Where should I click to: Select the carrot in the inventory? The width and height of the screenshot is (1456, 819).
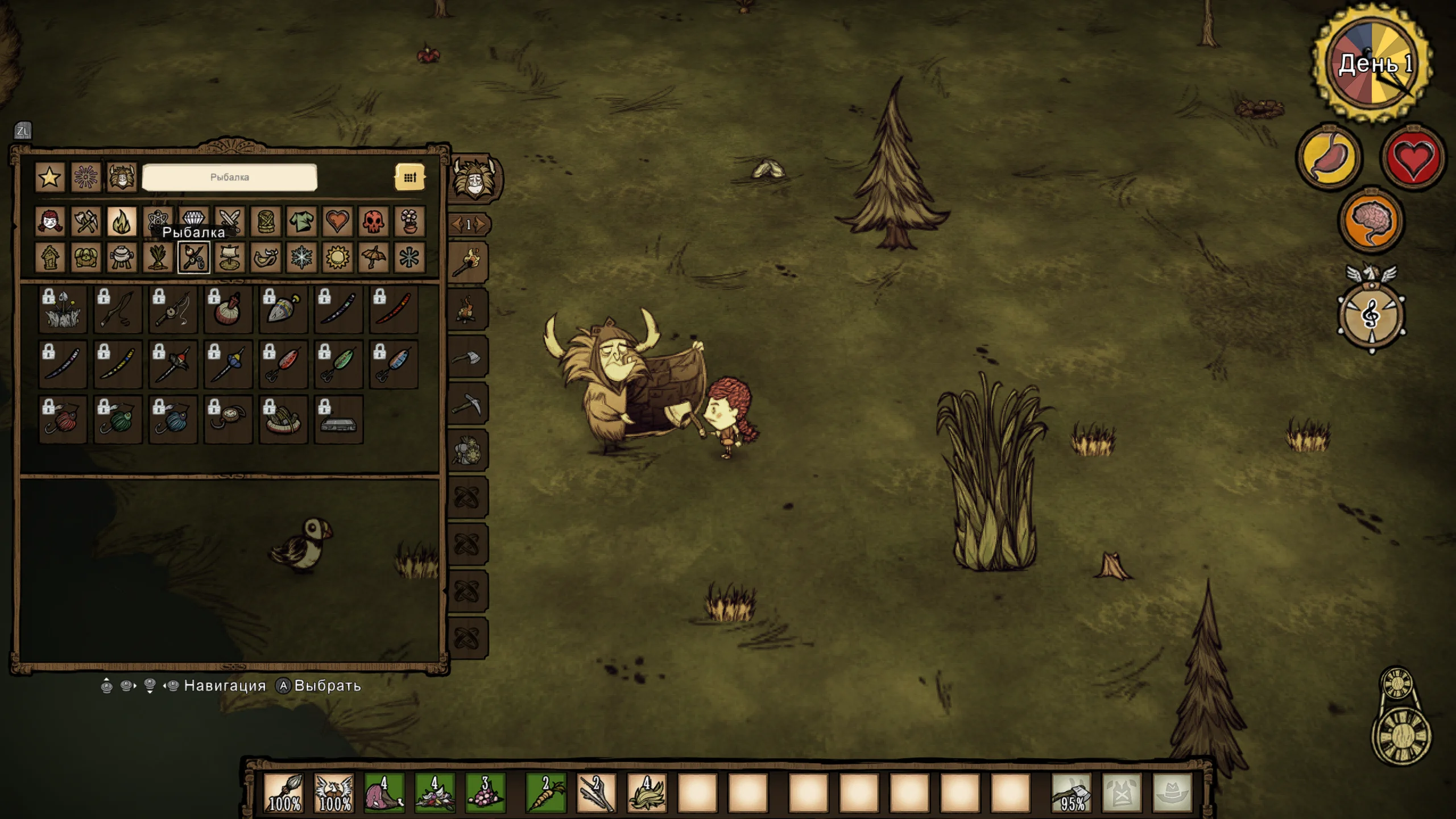pos(545,793)
